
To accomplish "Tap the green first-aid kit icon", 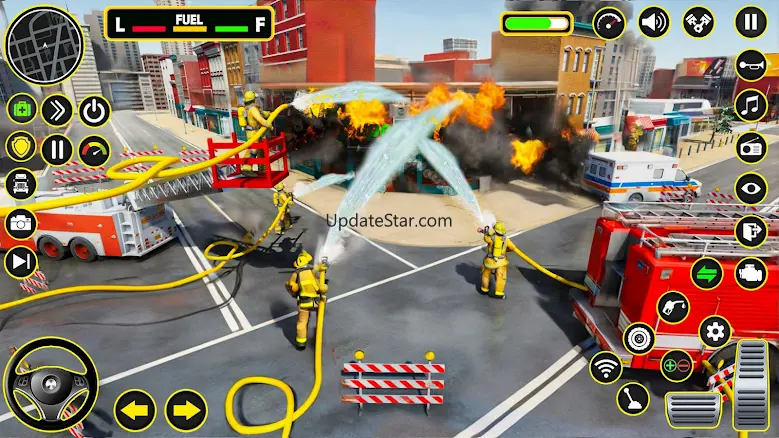I will click(22, 109).
